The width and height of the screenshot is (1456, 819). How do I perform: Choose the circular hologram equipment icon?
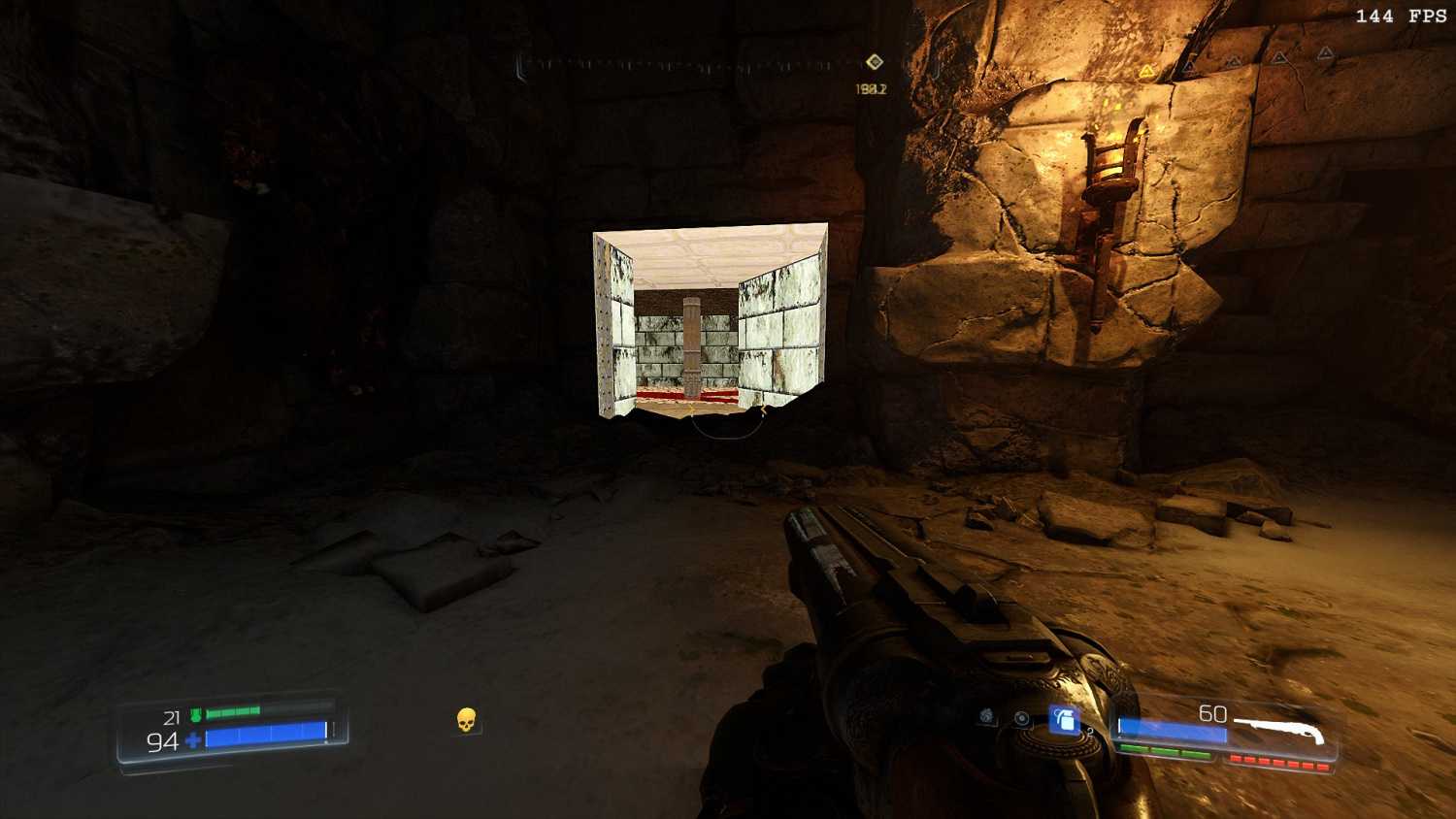(1022, 718)
